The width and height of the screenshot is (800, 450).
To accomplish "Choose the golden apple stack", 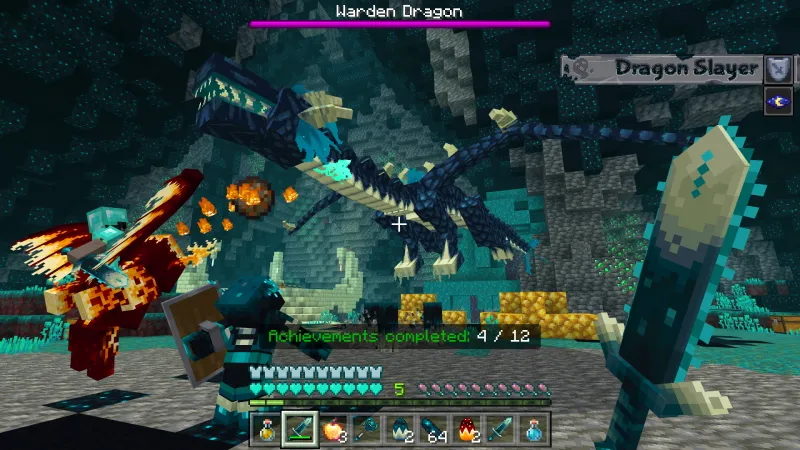I will (x=333, y=430).
